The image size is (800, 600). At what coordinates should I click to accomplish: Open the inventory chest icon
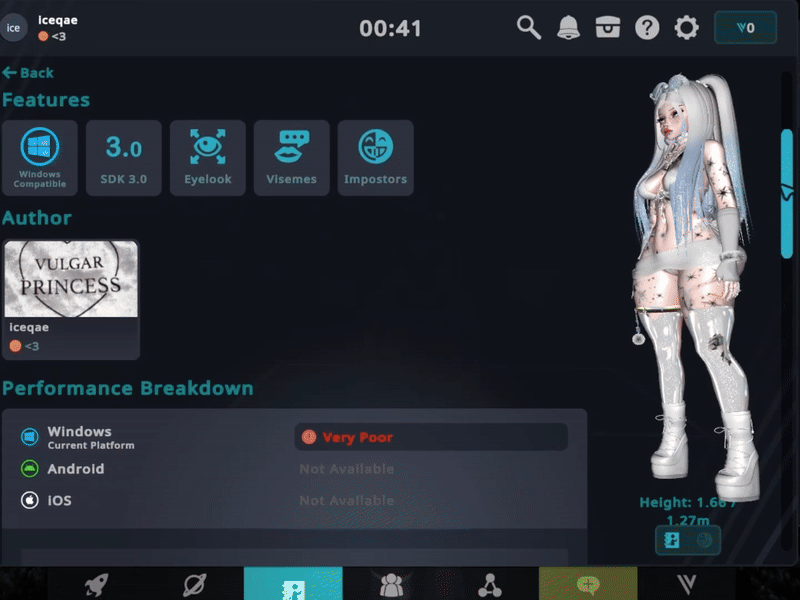(608, 28)
